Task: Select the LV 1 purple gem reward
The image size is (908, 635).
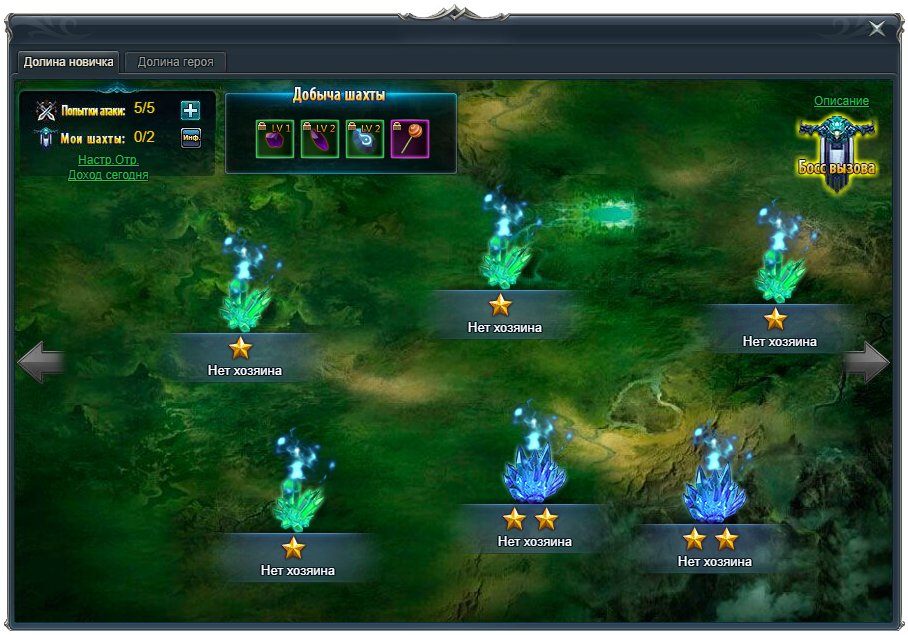Action: [x=274, y=139]
